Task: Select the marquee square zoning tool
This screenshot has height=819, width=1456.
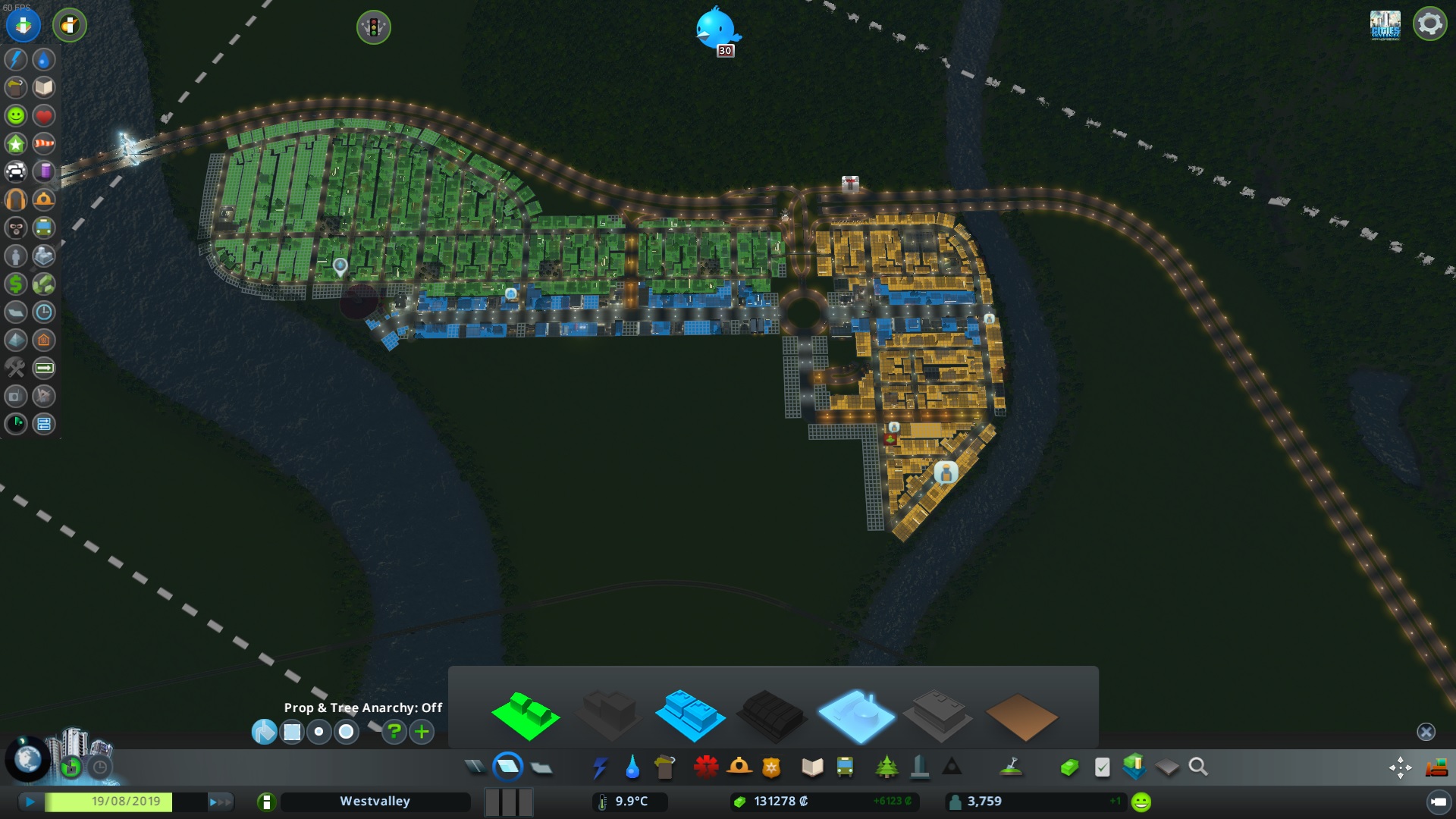Action: coord(292,732)
